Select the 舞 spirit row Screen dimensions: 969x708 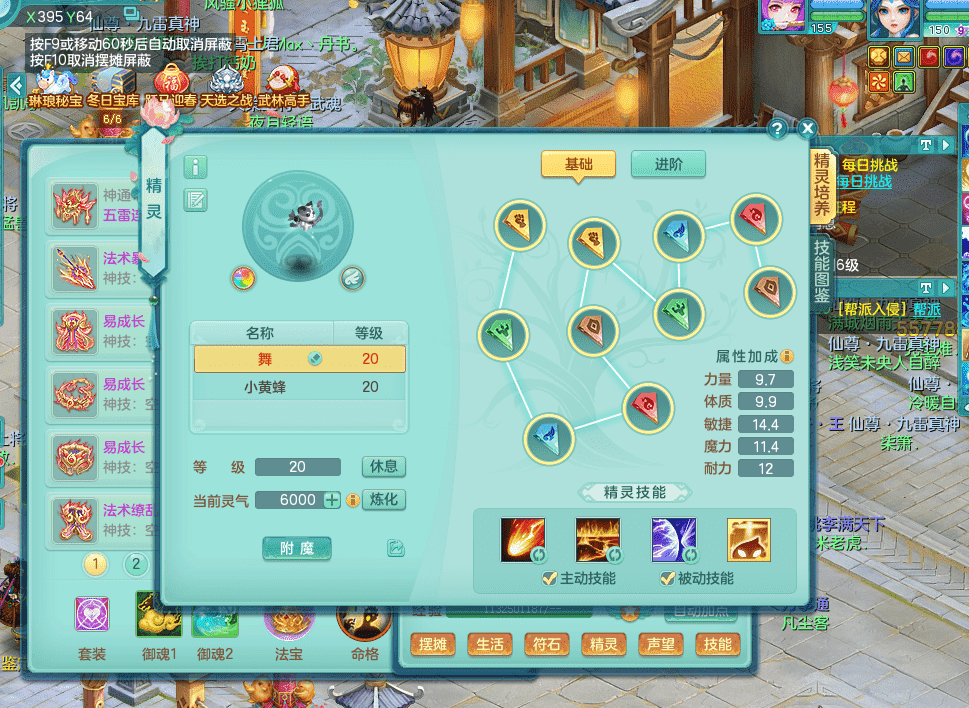pos(299,359)
